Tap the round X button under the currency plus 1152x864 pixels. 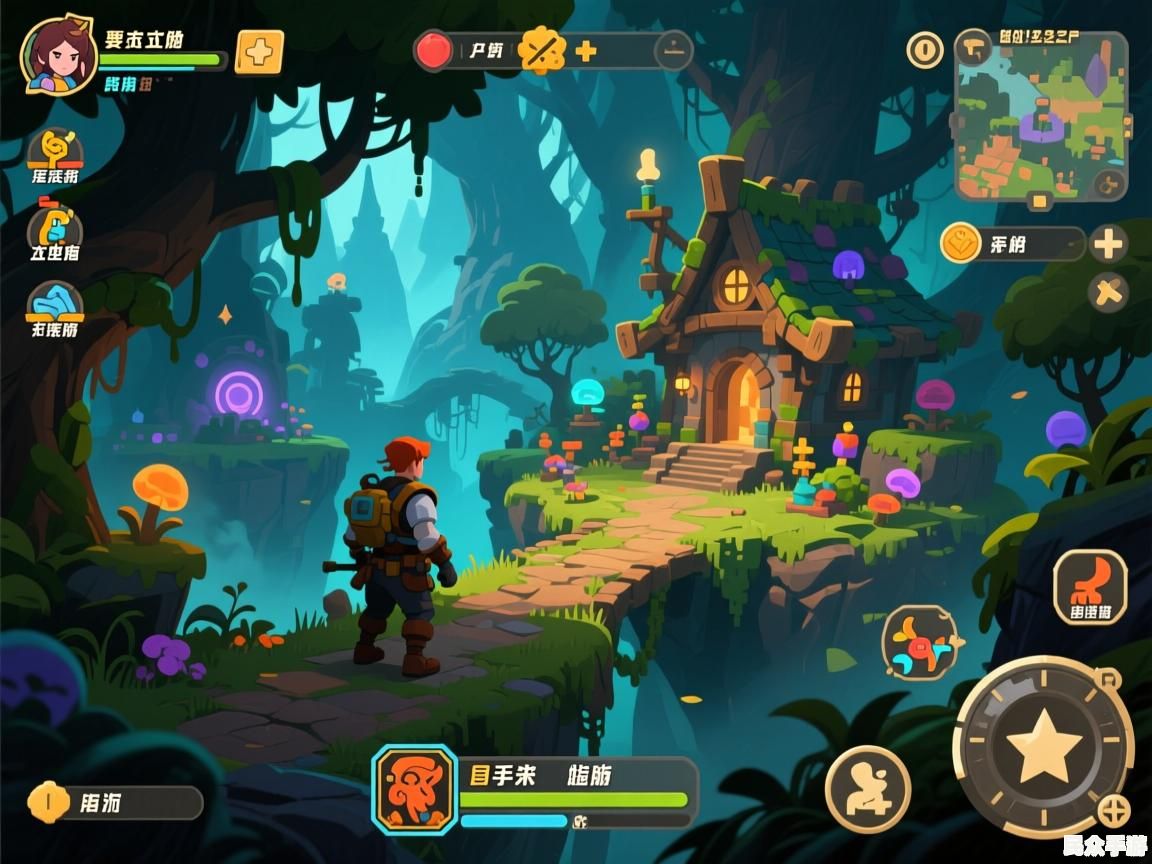click(1108, 293)
